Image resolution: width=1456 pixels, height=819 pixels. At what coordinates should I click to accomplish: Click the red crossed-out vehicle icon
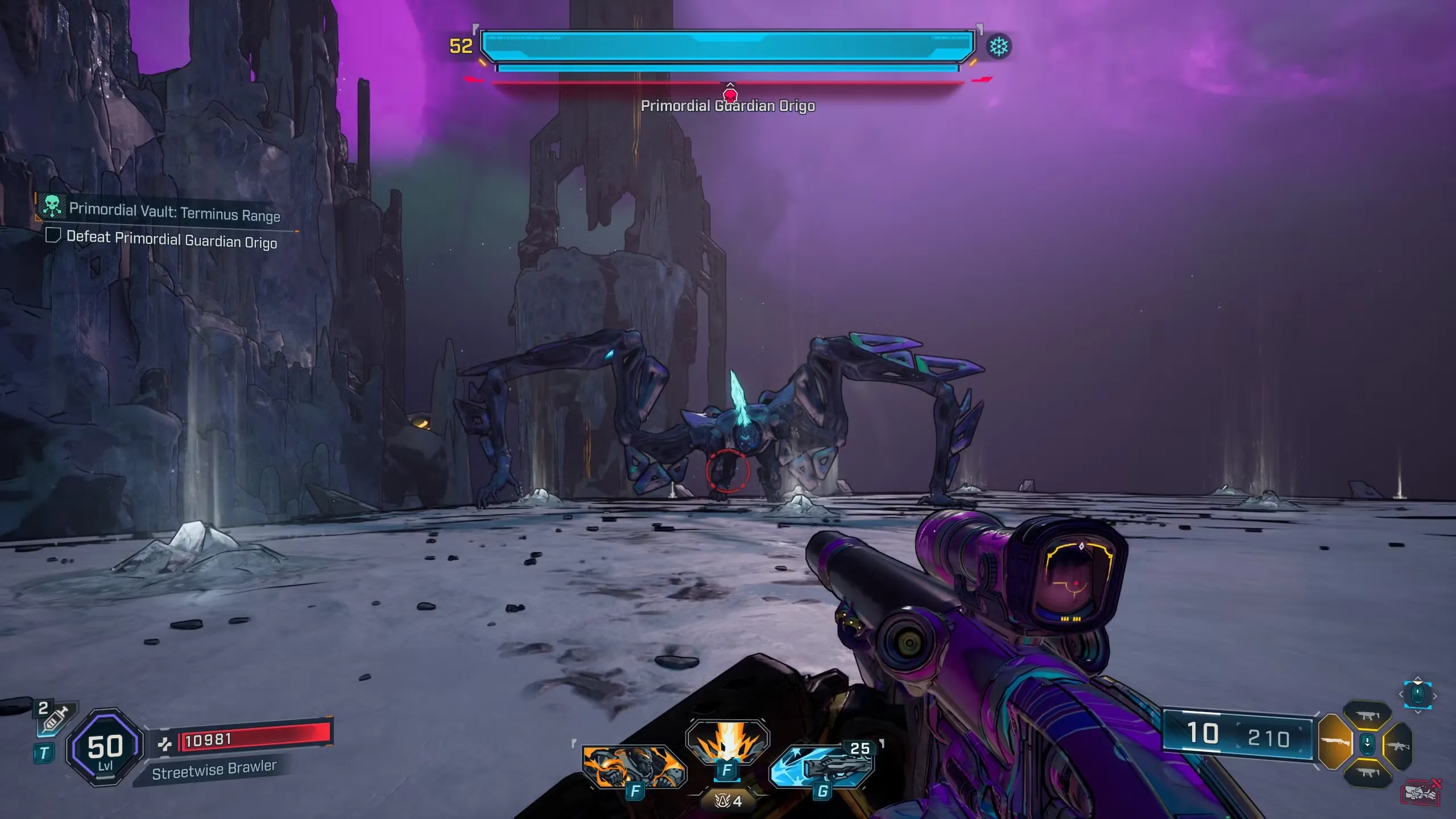(1421, 792)
